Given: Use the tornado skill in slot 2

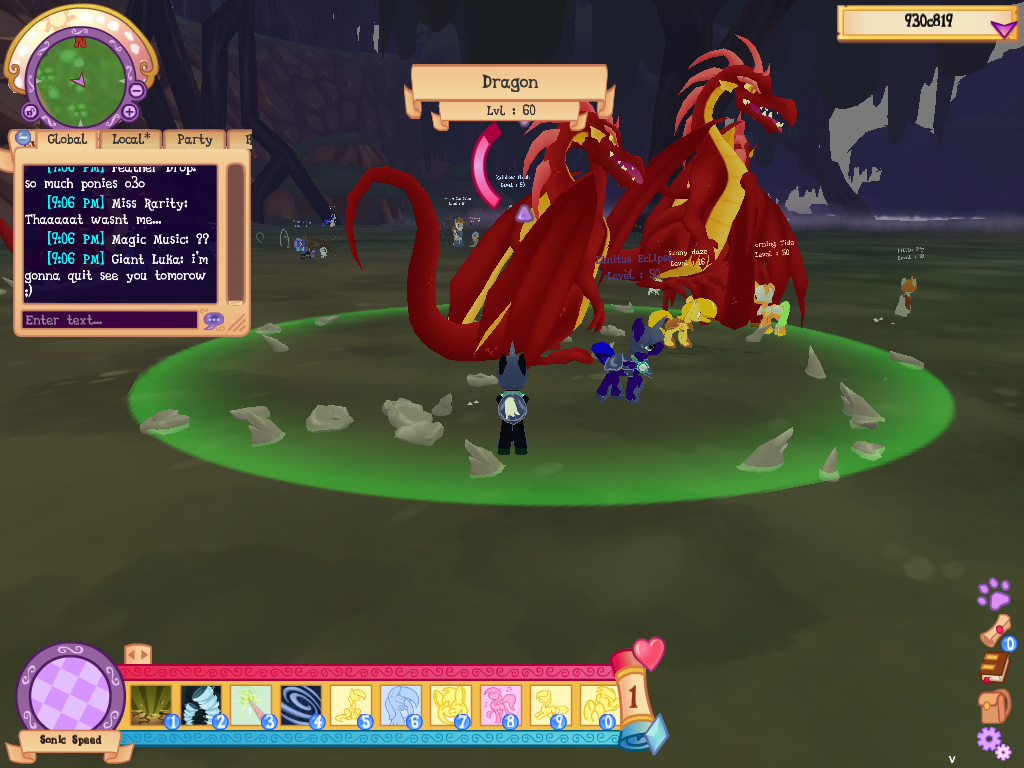Looking at the screenshot, I should click(x=200, y=704).
